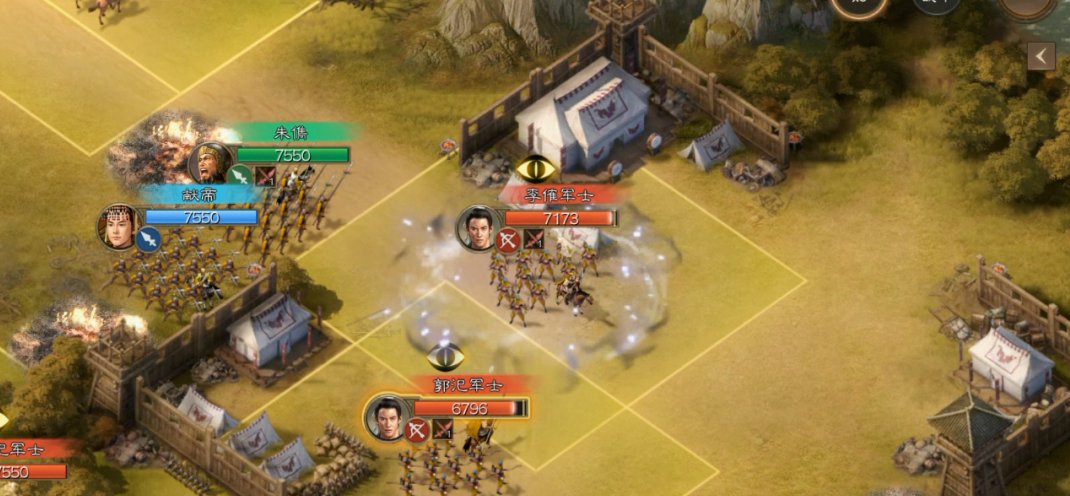Select the 李傕军士 enemy unit portrait
Image resolution: width=1070 pixels, height=496 pixels.
click(478, 227)
